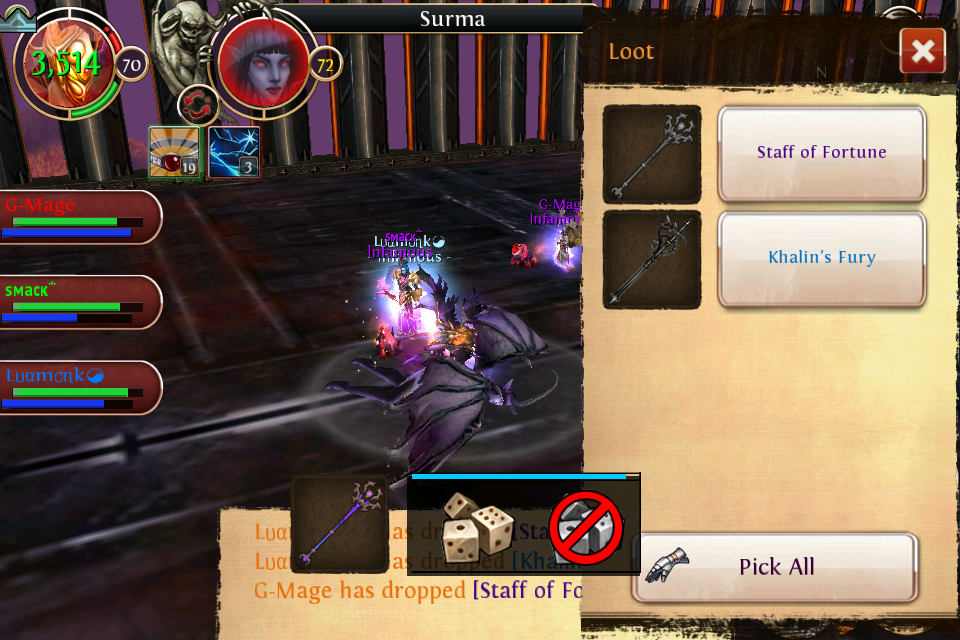Pick all loot items
This screenshot has width=960, height=640.
775,567
